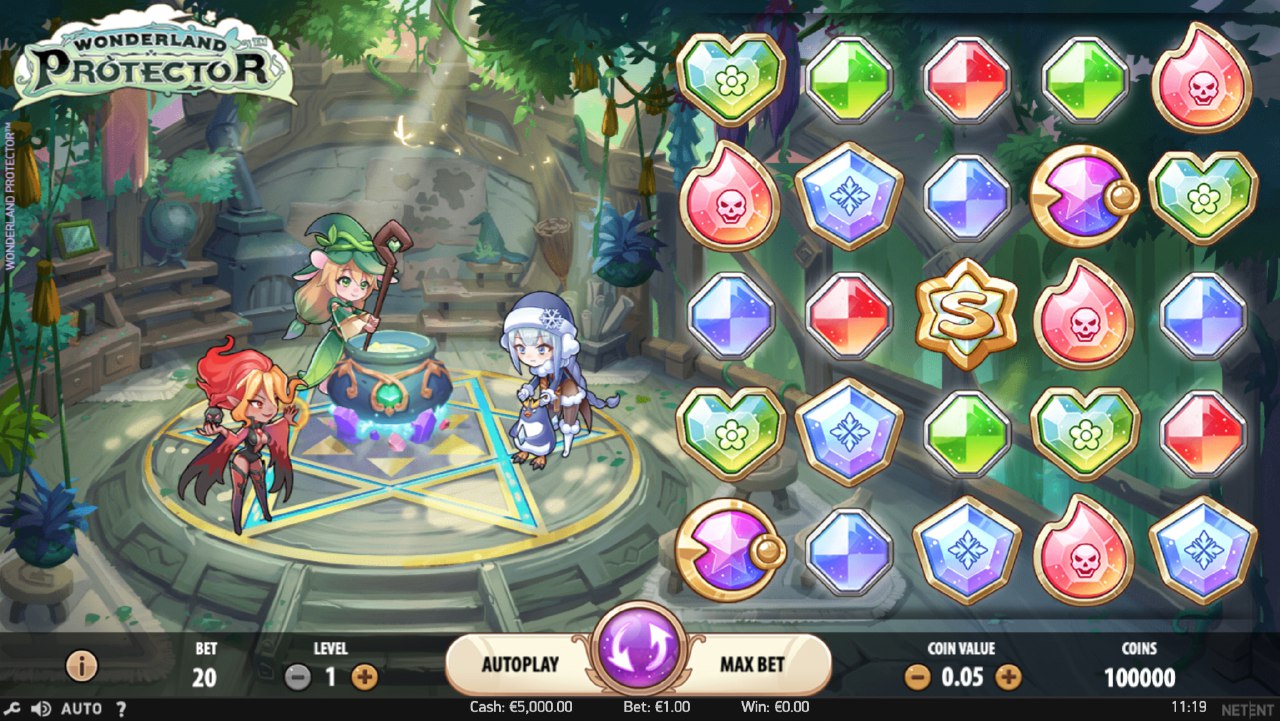Increase the bet level

[x=365, y=677]
